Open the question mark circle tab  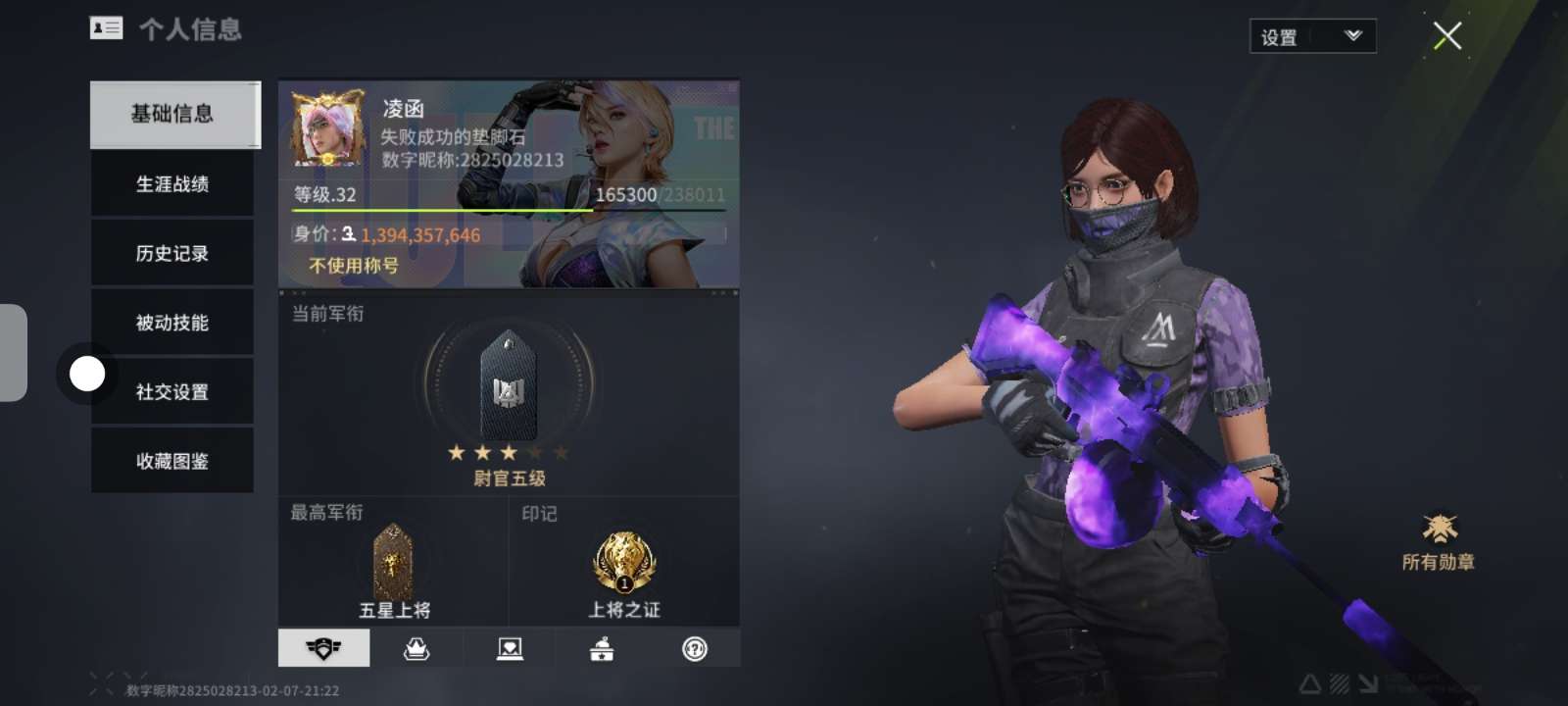pyautogui.click(x=695, y=648)
